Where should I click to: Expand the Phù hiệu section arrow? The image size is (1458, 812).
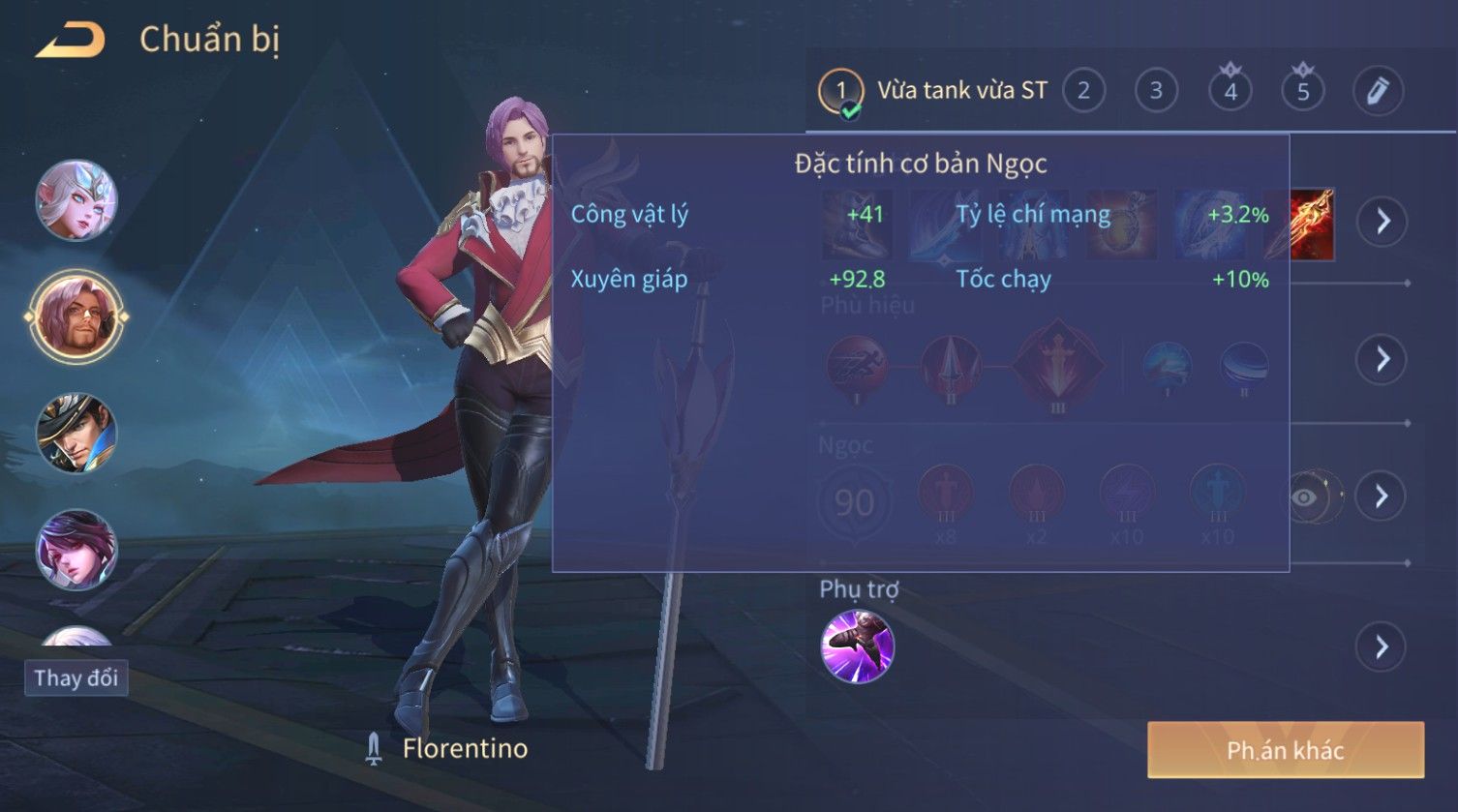(x=1382, y=359)
